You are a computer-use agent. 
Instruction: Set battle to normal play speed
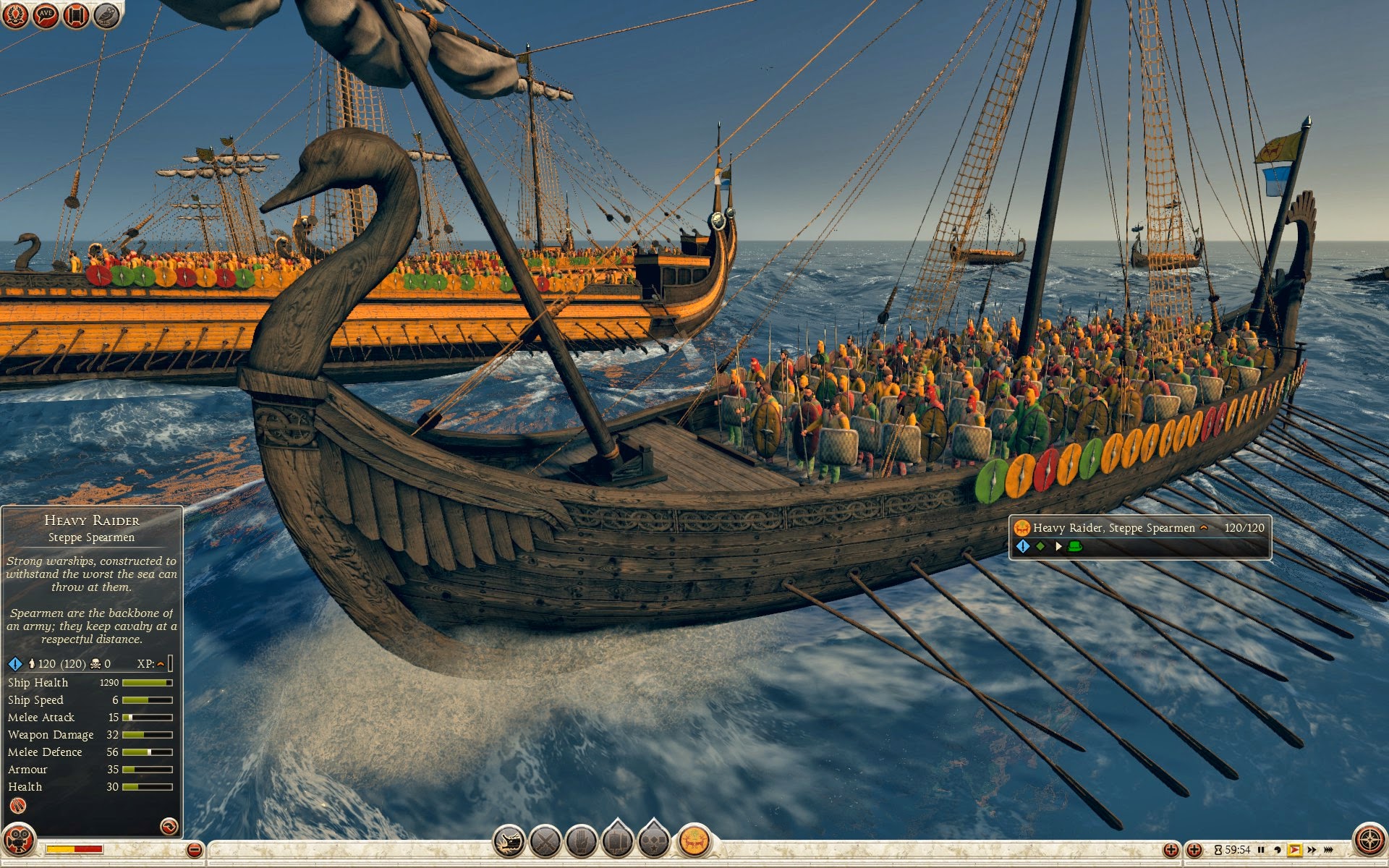click(x=1294, y=850)
